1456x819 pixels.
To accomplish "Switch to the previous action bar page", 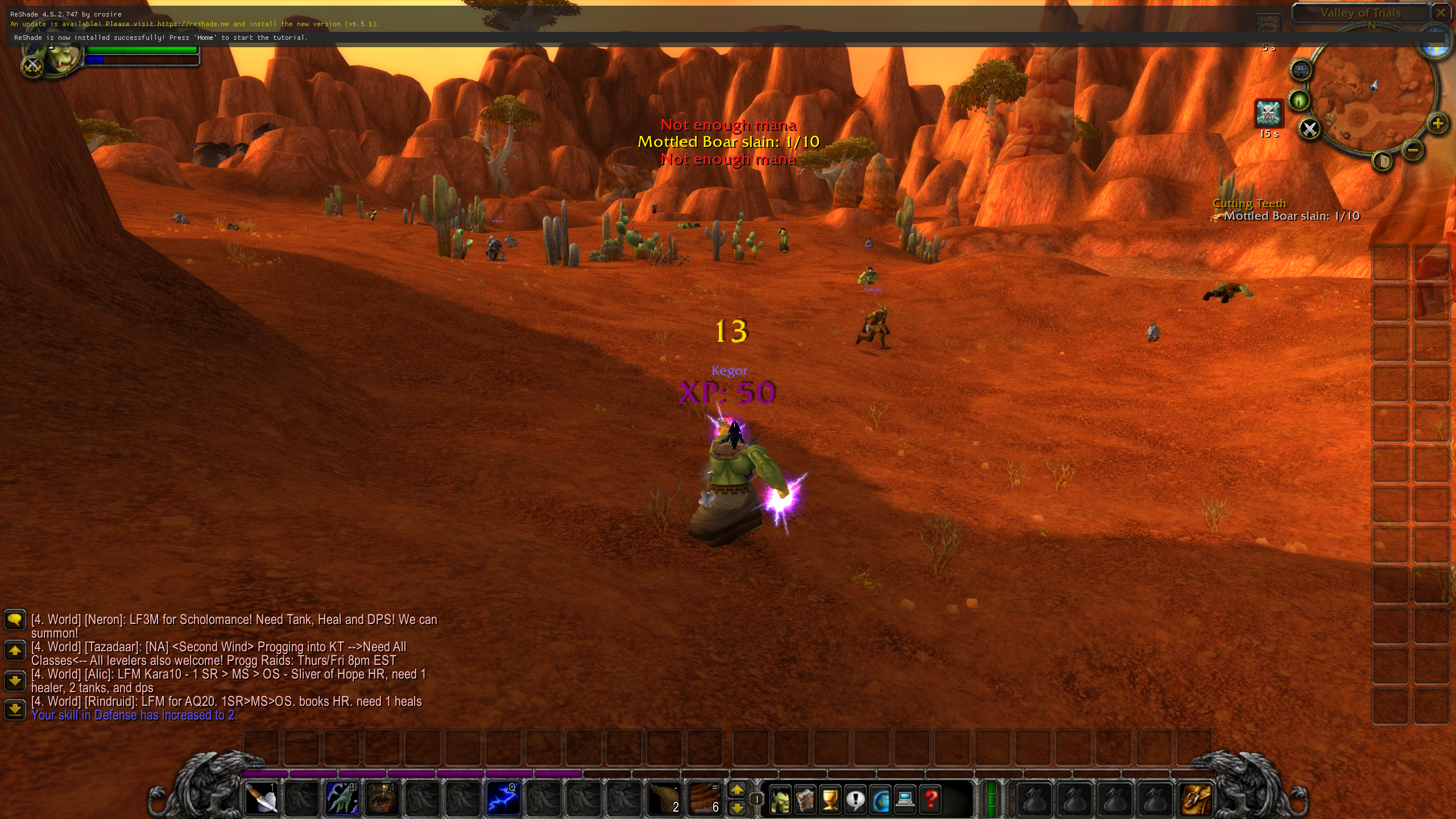I will 737,808.
